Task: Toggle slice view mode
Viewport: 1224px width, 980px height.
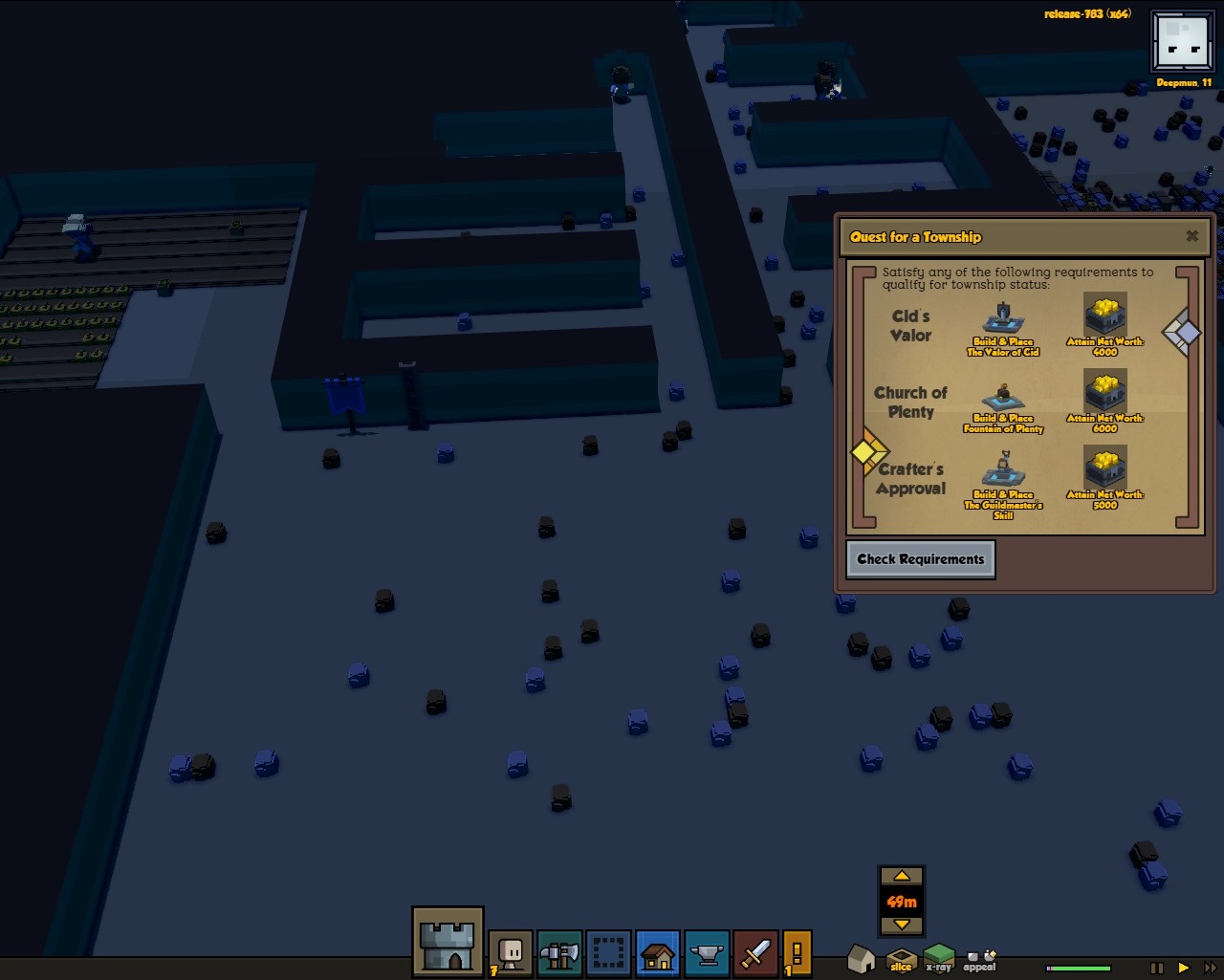Action: (901, 959)
